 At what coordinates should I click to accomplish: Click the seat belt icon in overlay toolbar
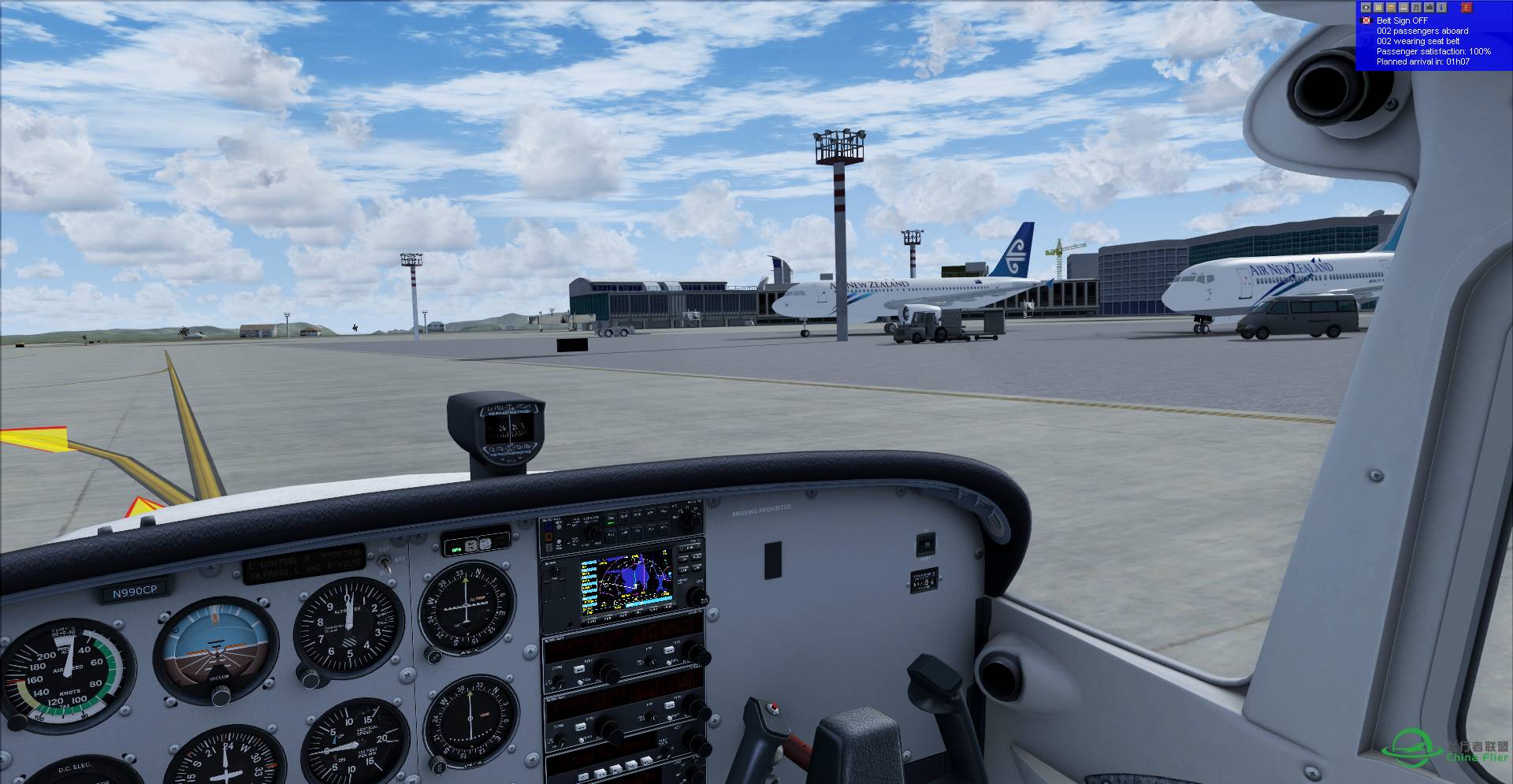pyautogui.click(x=1366, y=7)
